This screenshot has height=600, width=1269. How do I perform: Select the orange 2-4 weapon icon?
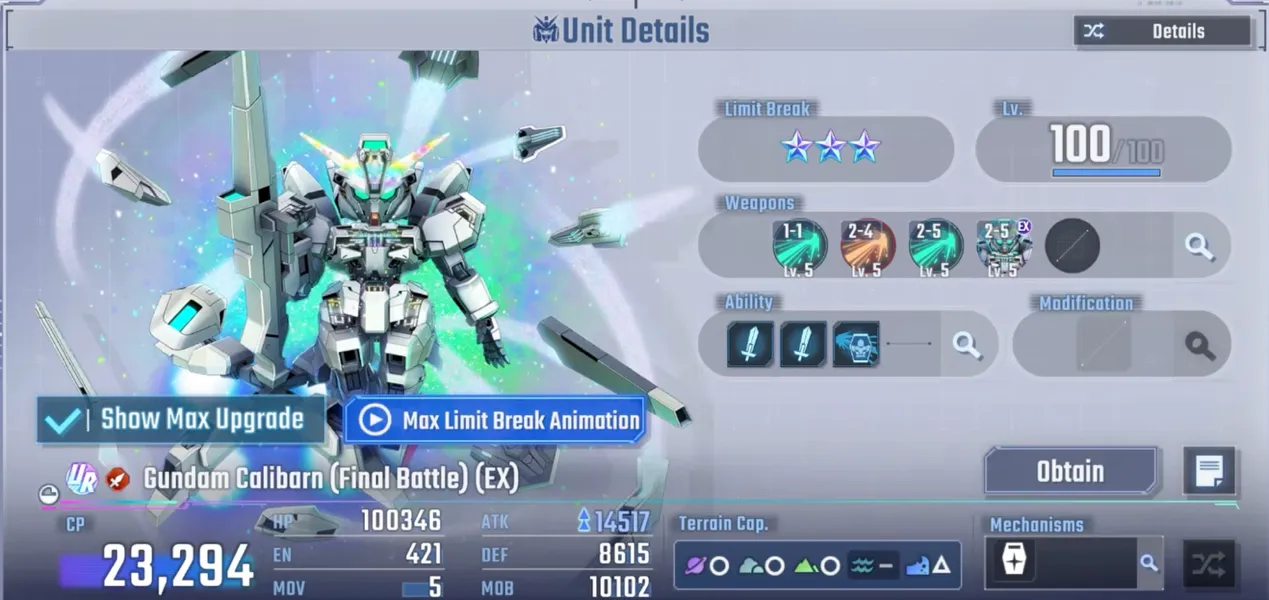pos(867,246)
